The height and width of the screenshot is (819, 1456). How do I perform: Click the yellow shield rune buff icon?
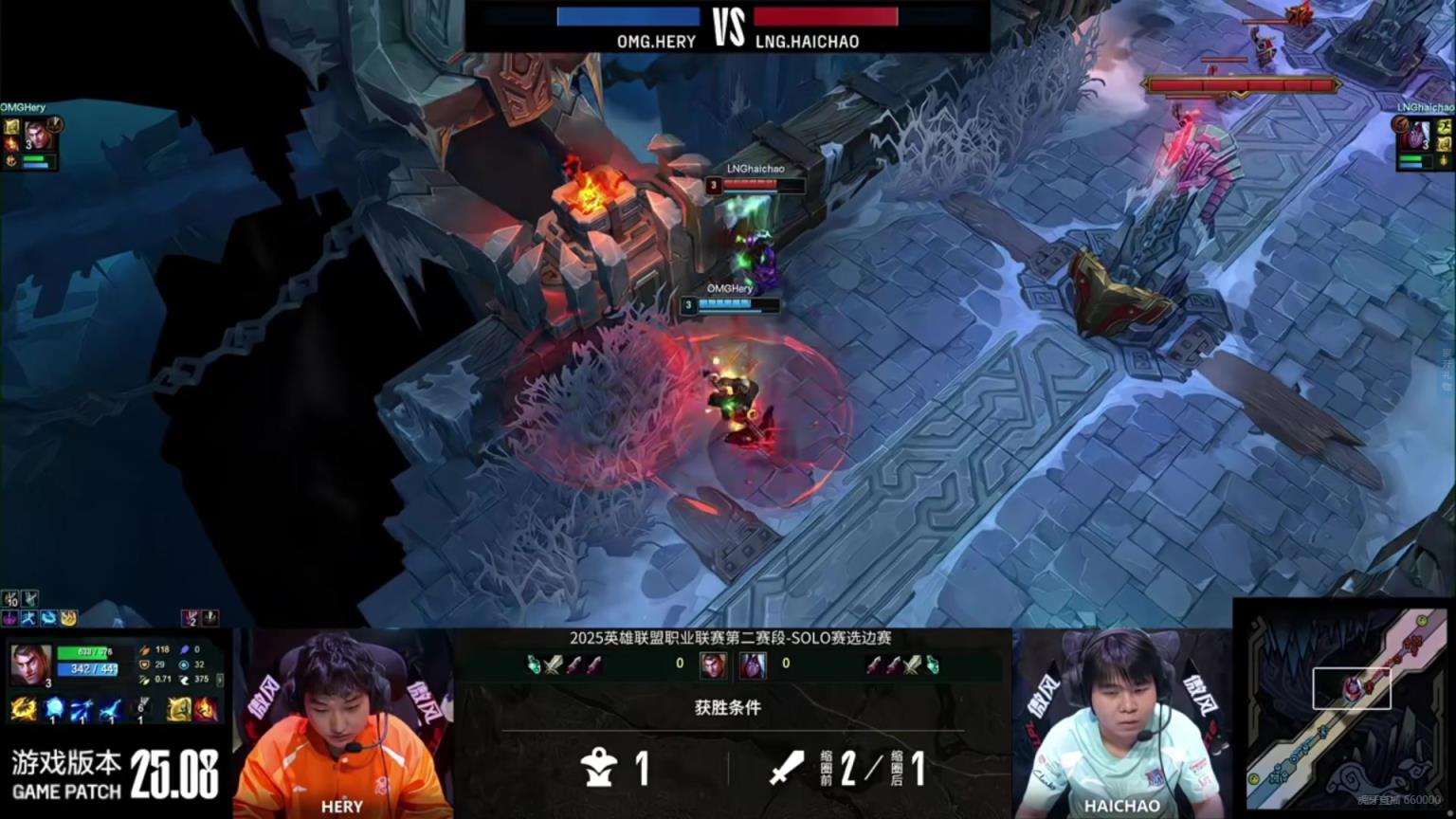coord(68,619)
